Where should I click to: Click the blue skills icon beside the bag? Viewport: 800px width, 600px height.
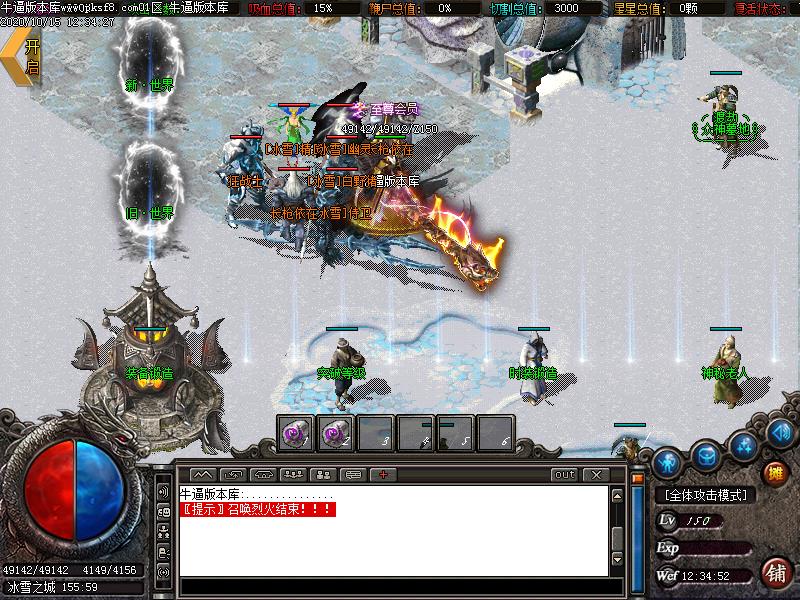pos(742,443)
